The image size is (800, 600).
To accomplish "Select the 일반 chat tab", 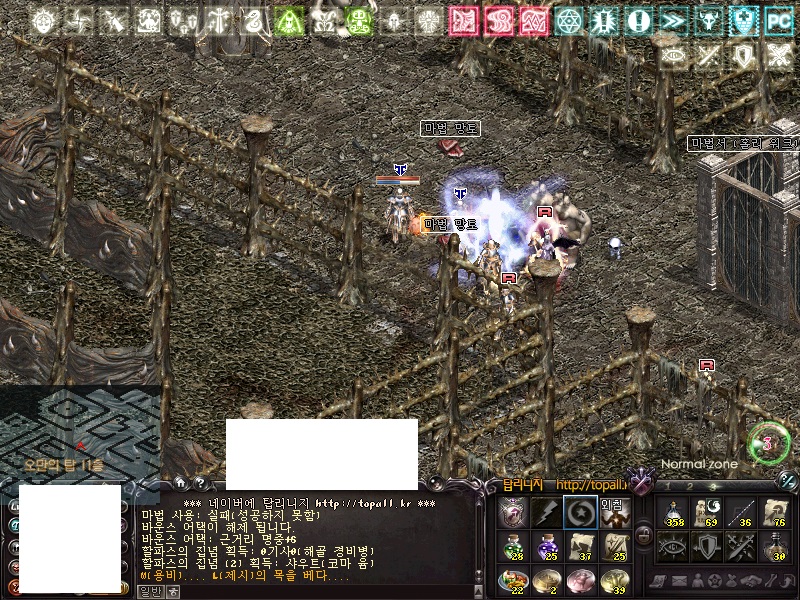I will [x=149, y=591].
